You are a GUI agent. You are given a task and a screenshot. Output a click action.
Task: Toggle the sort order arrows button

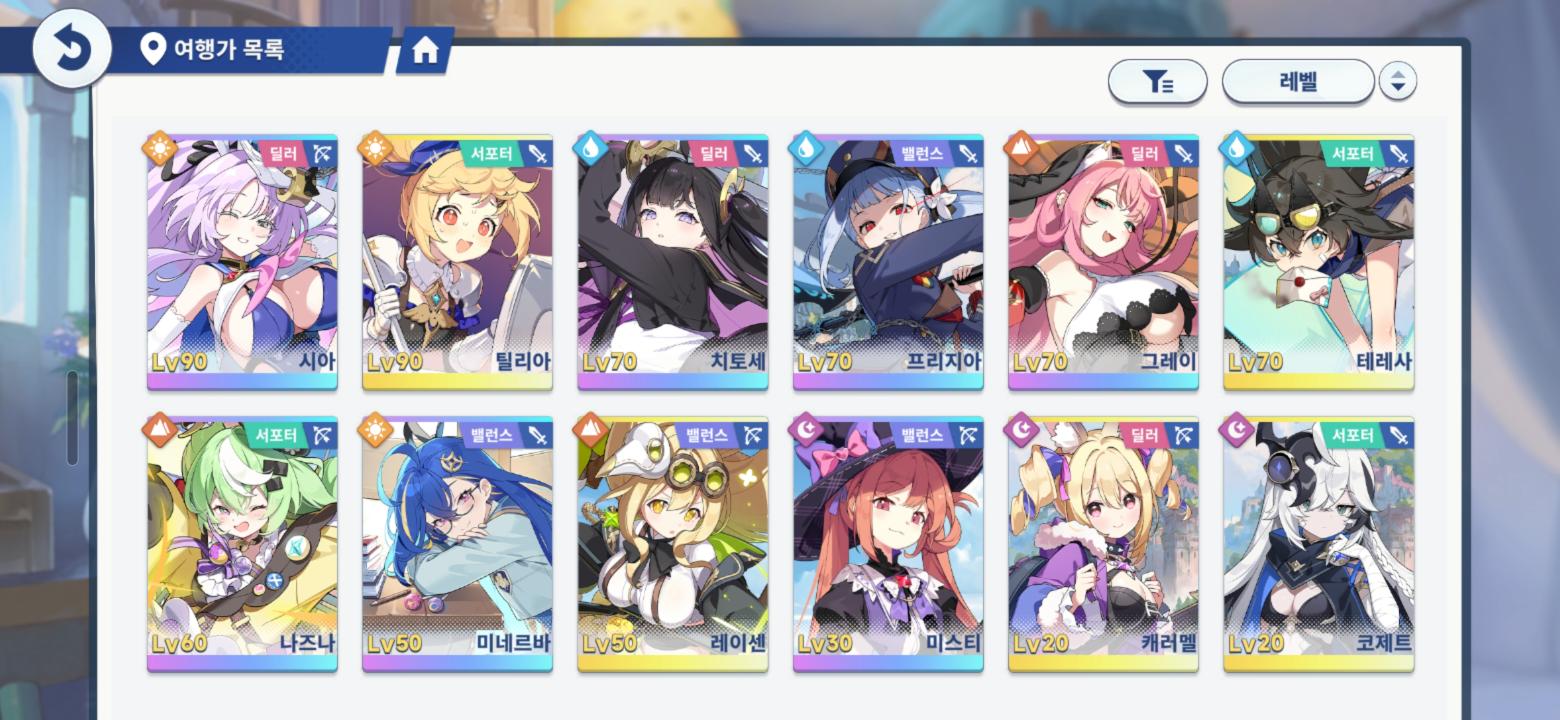point(1397,82)
